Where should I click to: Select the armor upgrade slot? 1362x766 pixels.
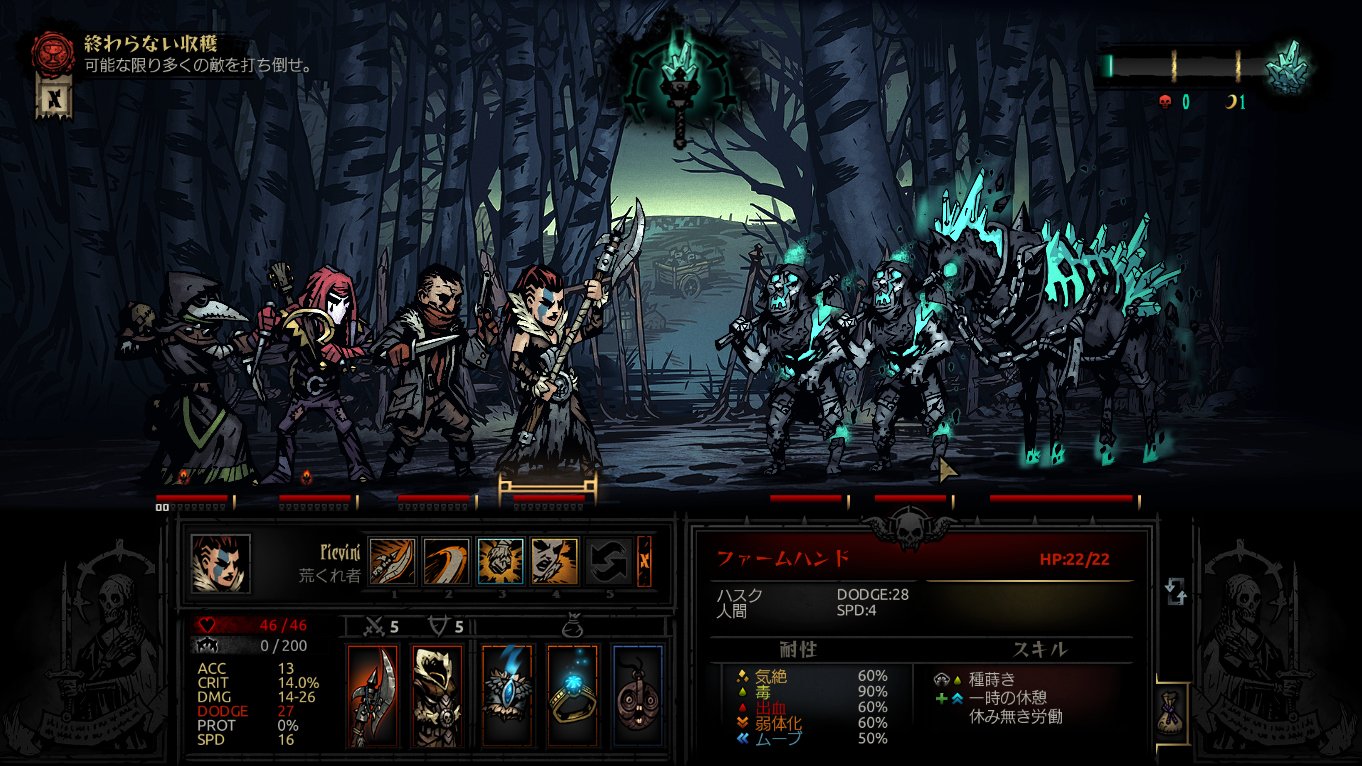[x=438, y=693]
